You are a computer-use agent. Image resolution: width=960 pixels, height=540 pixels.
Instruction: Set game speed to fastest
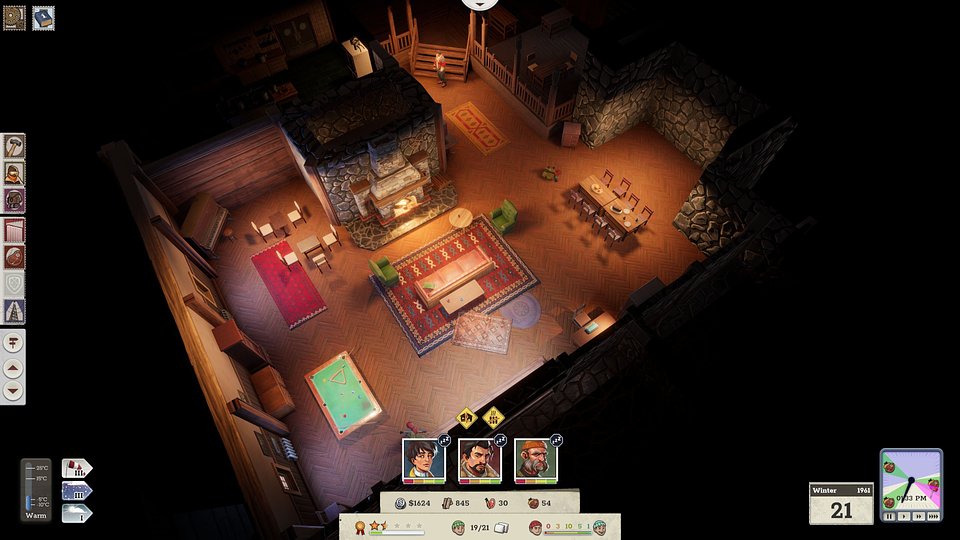(x=933, y=517)
